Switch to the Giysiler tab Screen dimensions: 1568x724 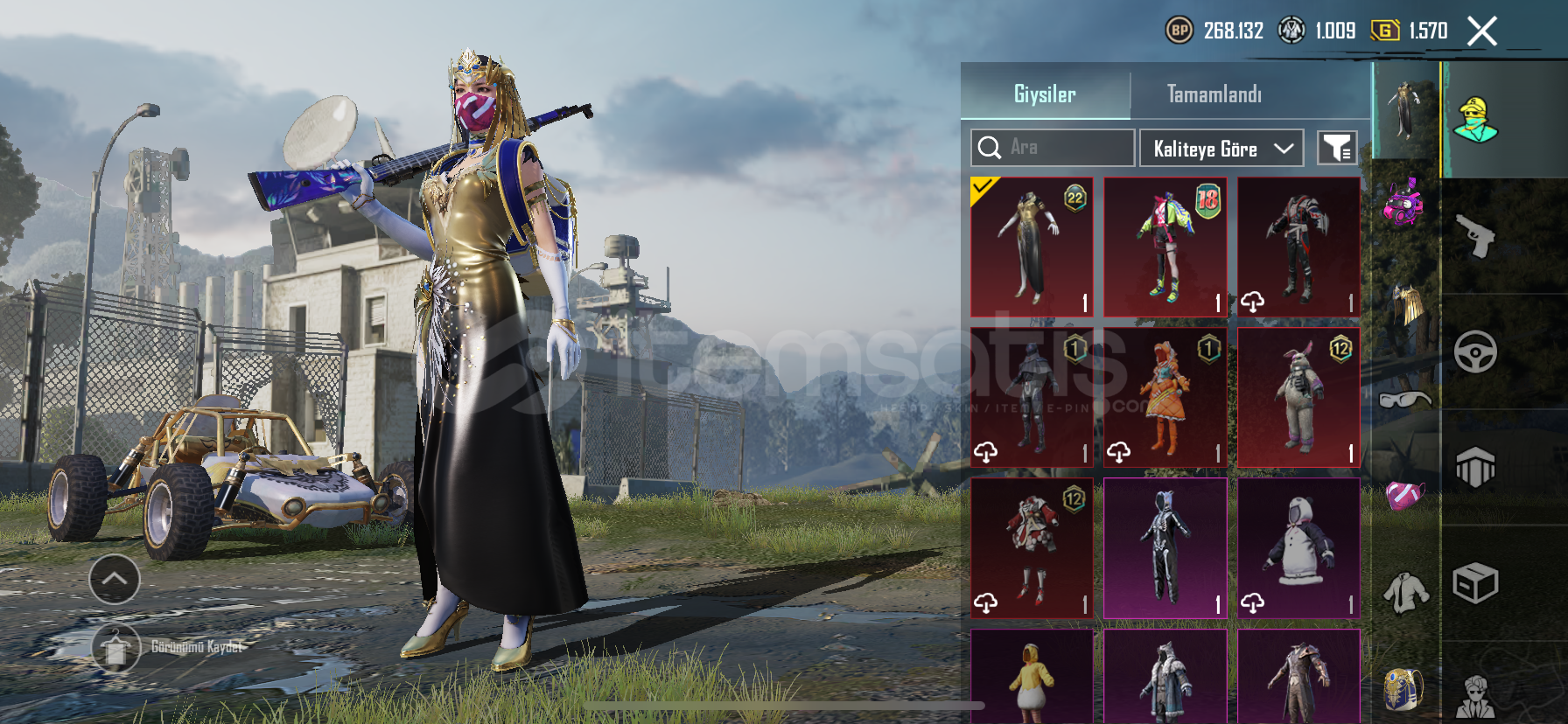pos(1045,94)
